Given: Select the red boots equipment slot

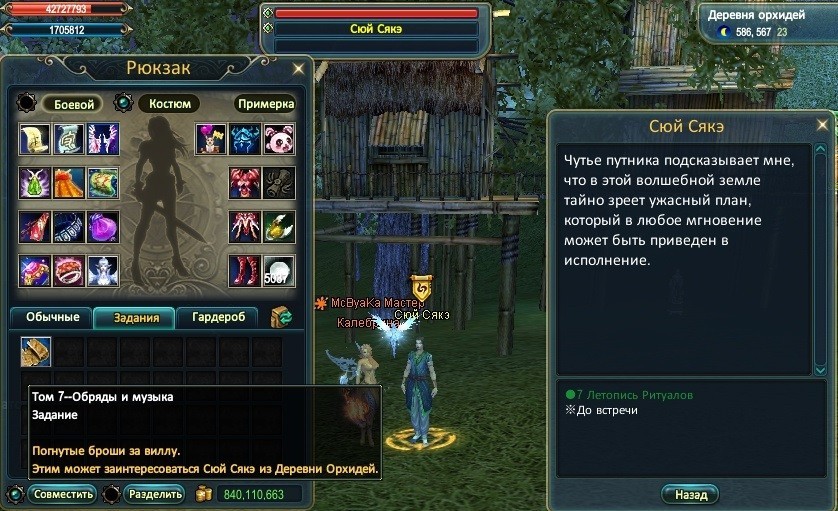Looking at the screenshot, I should [x=245, y=271].
